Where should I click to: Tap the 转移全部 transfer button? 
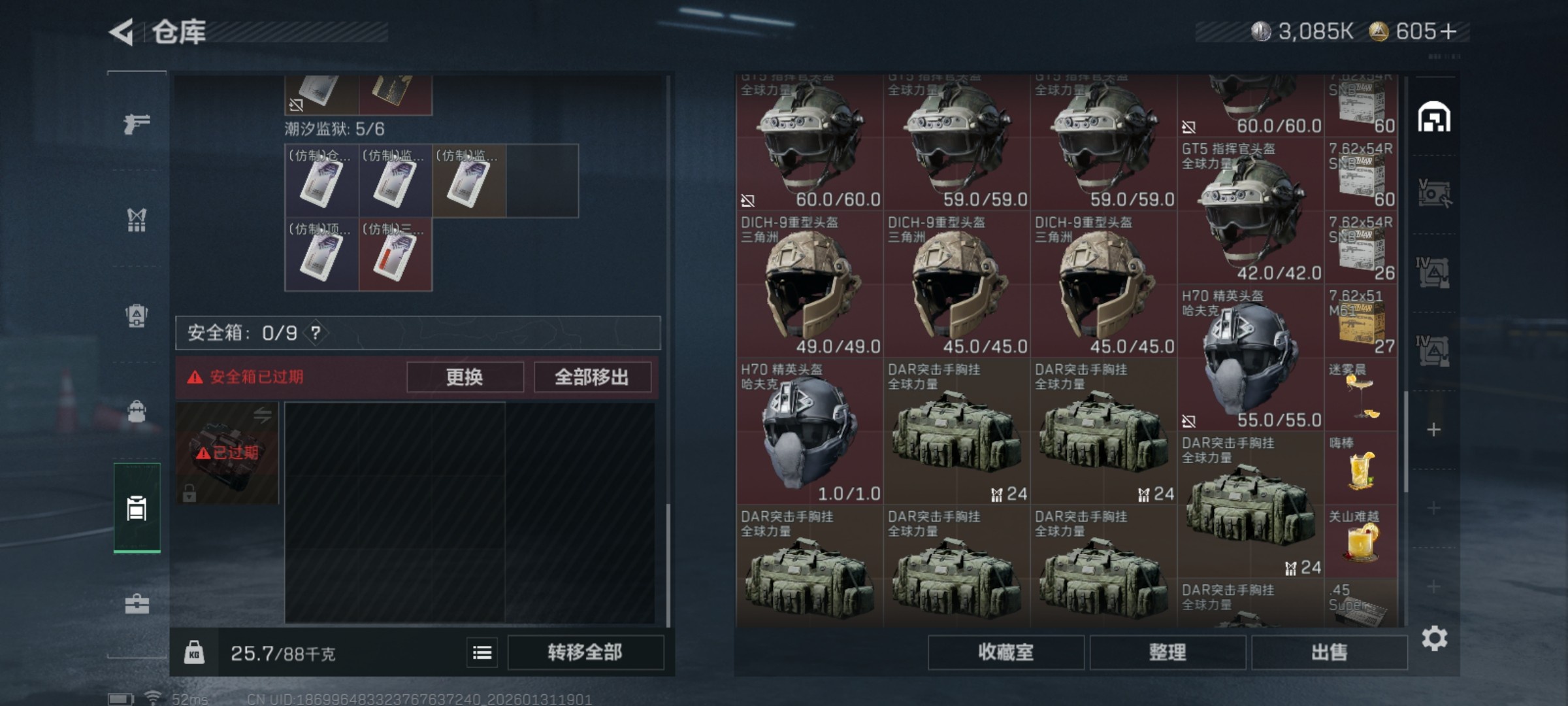(x=585, y=652)
